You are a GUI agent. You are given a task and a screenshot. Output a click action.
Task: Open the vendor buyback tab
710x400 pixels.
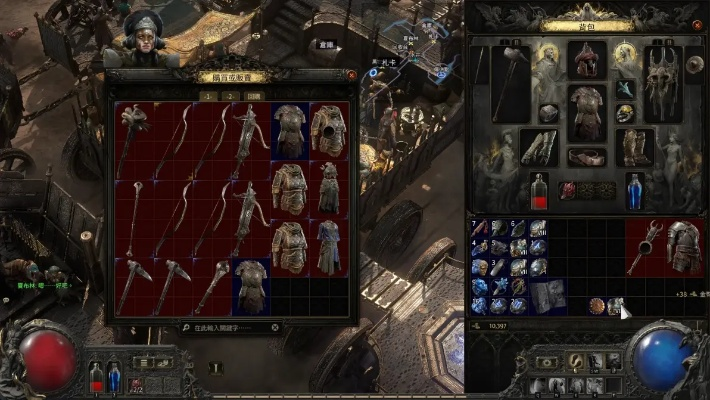pyautogui.click(x=253, y=95)
